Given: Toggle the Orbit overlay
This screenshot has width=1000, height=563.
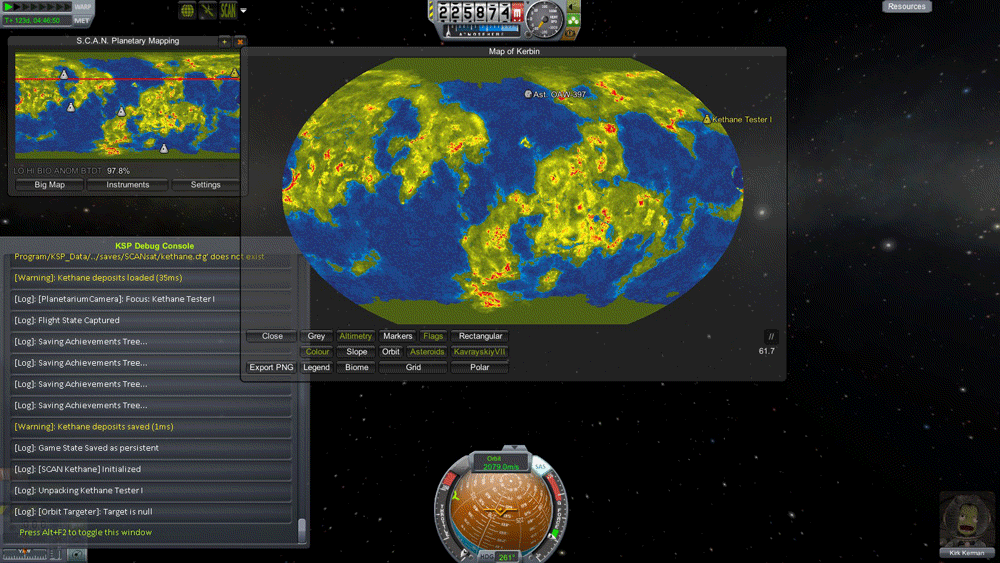Looking at the screenshot, I should pyautogui.click(x=391, y=352).
